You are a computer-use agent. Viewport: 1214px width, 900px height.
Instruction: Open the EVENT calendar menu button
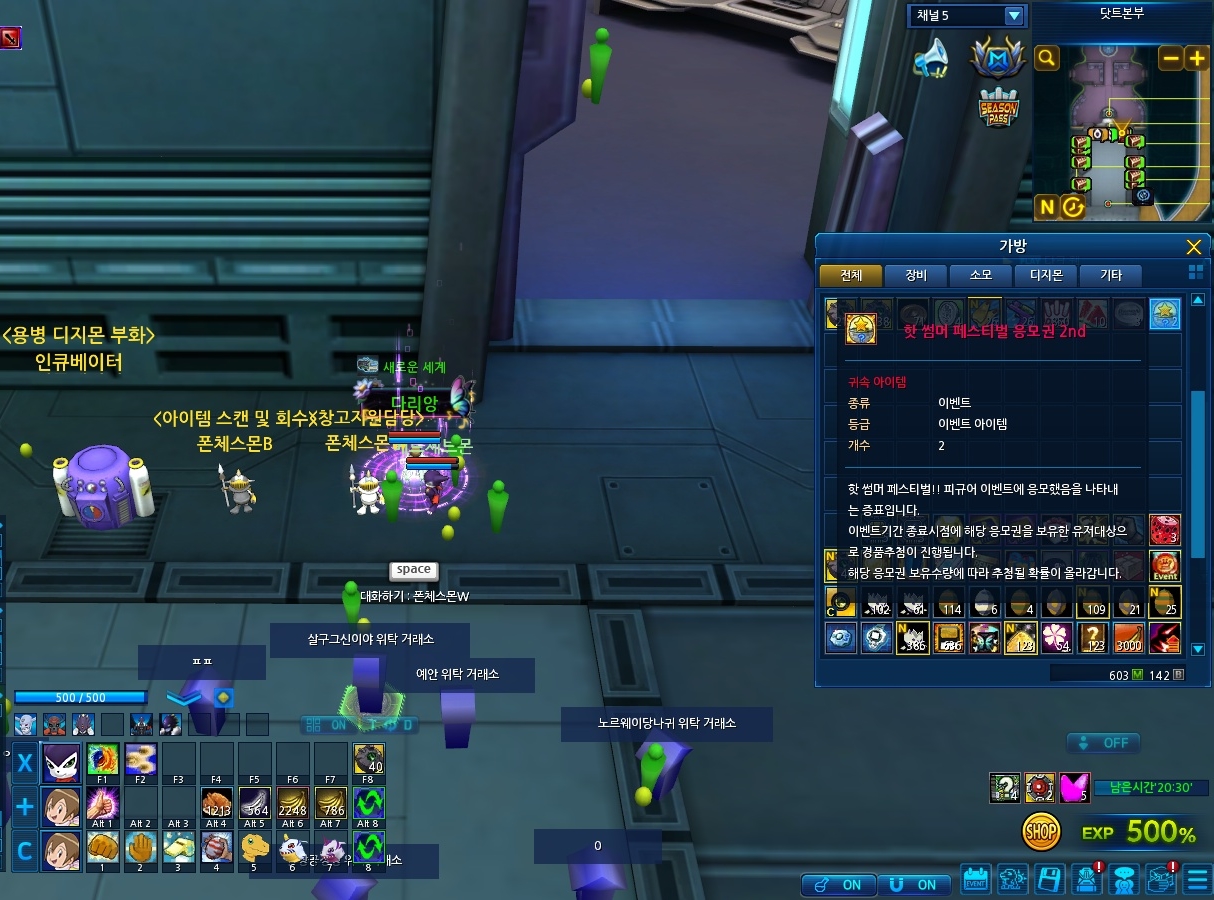pos(975,880)
